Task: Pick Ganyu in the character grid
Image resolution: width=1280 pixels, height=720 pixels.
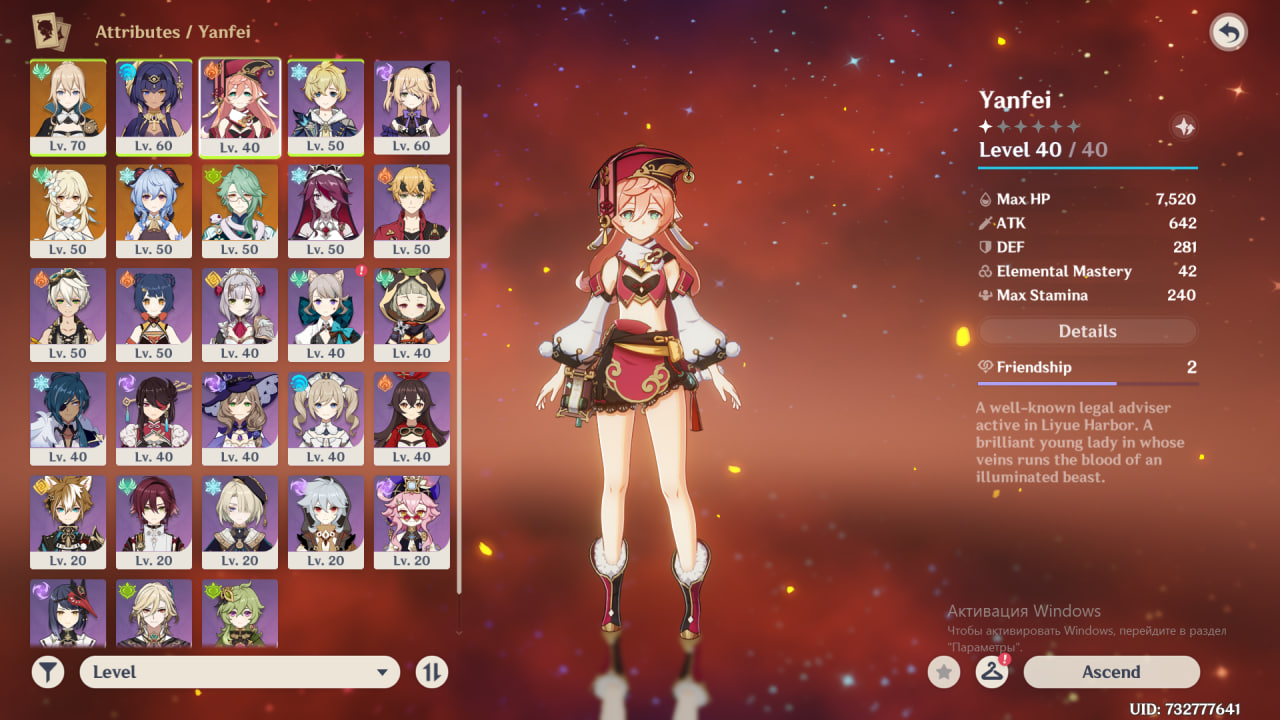Action: click(154, 211)
